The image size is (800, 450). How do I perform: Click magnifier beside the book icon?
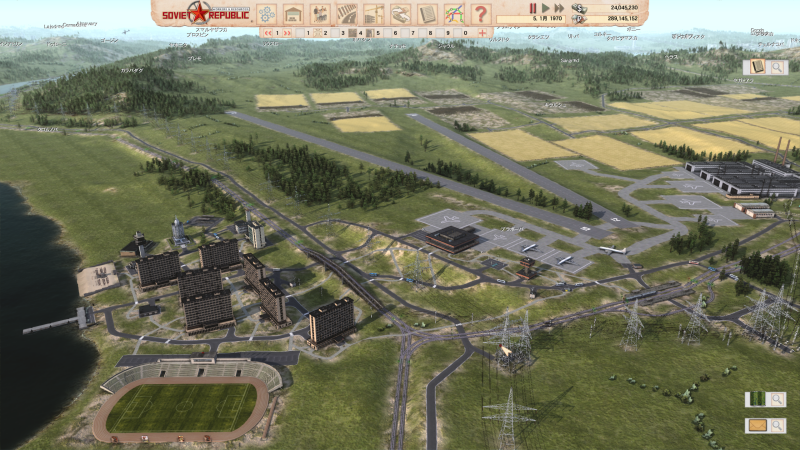click(x=776, y=67)
